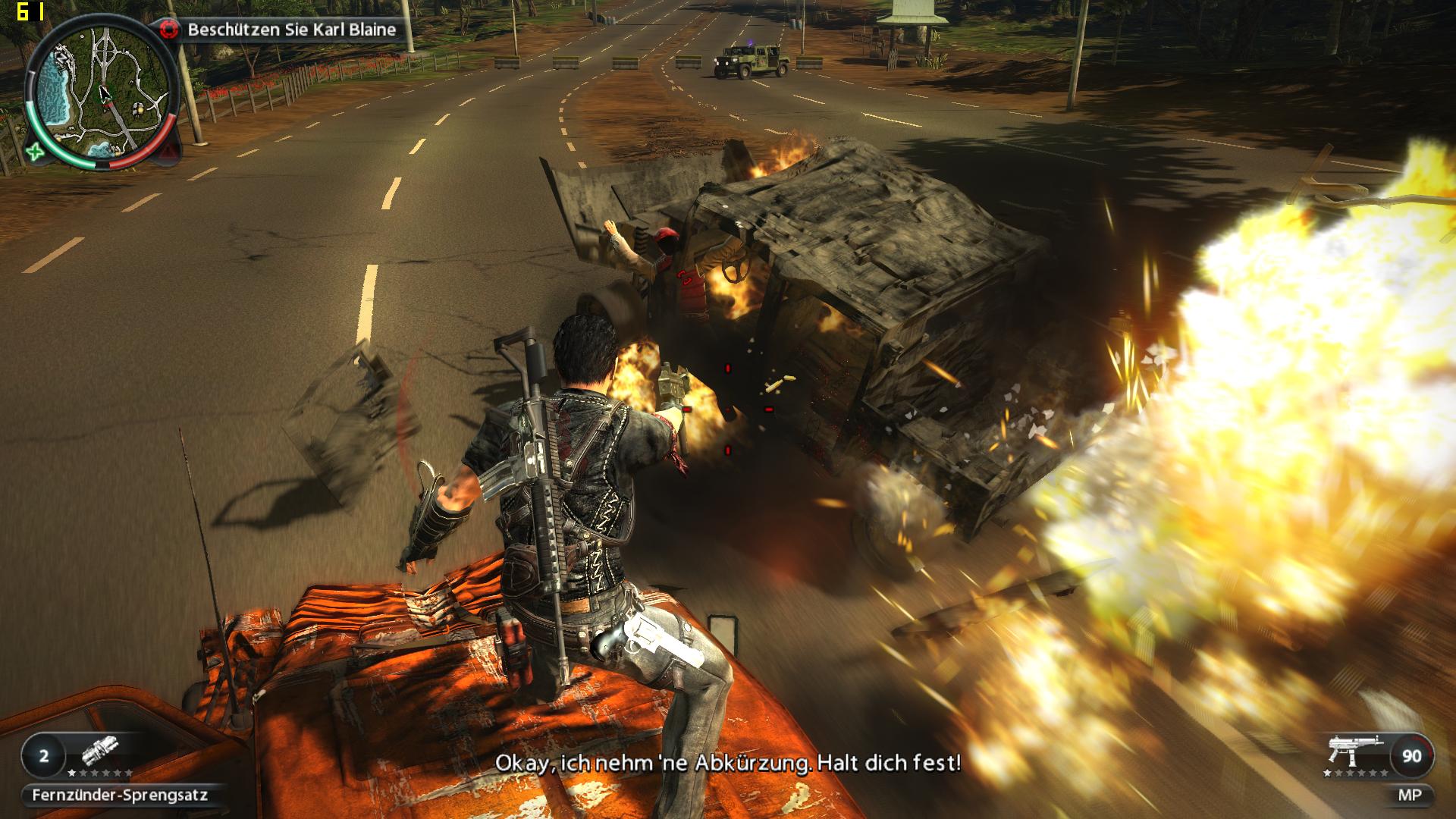Select the Fernzünder-Sprengsatz explosive slot
The image size is (1456, 819).
(120, 795)
